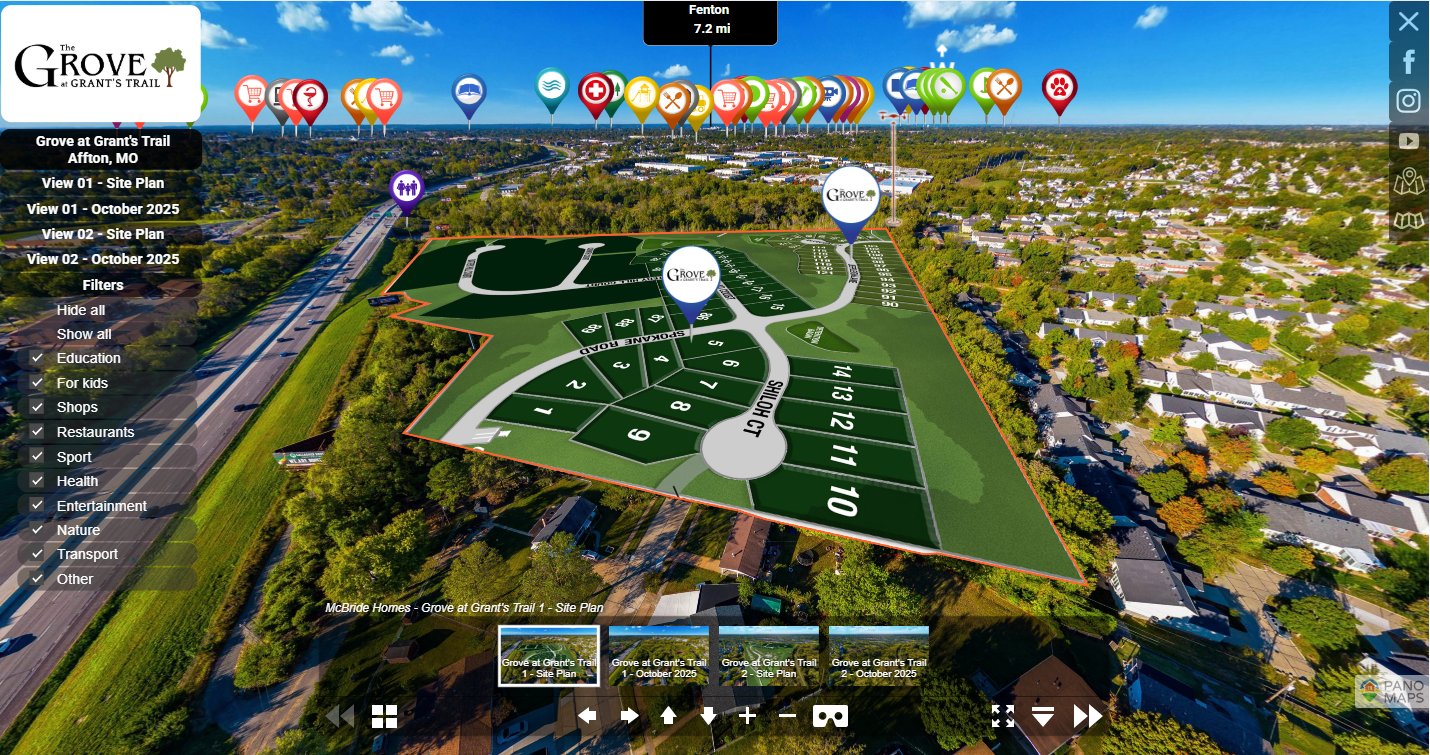
Task: Select View 02 - October 2025 from the menu
Action: (x=103, y=259)
